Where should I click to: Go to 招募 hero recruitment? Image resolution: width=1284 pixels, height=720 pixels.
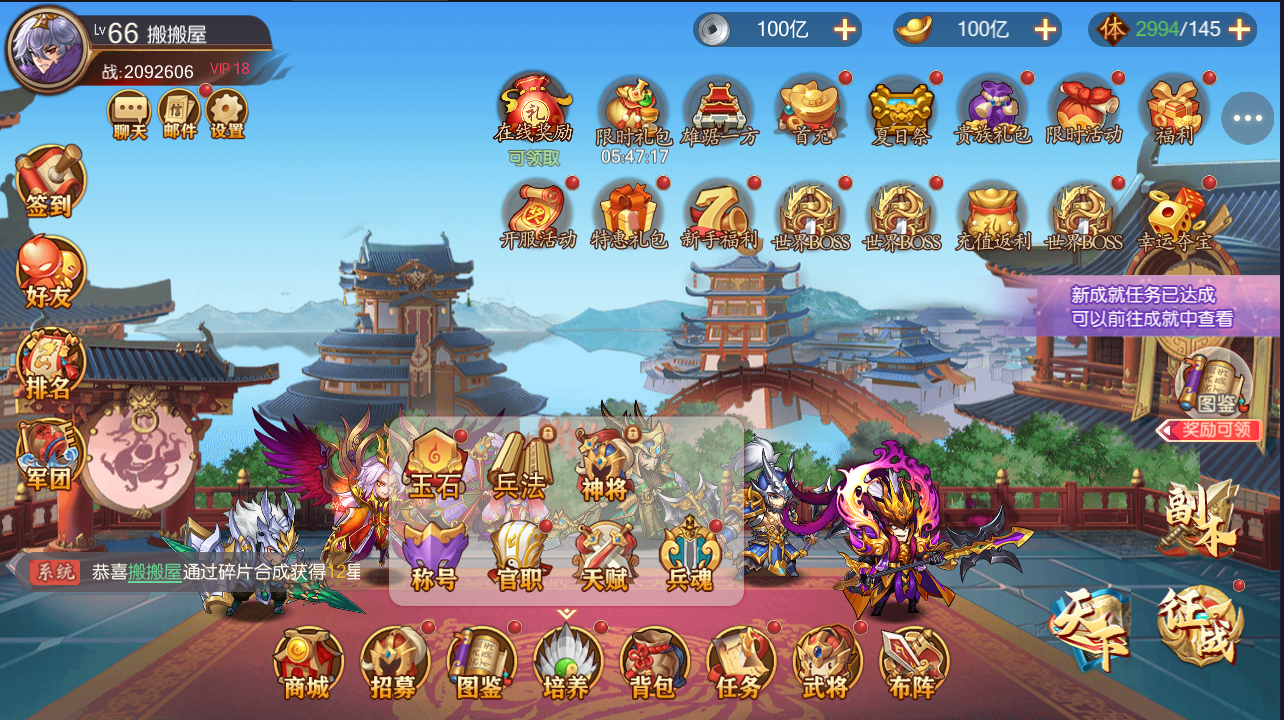[x=394, y=662]
